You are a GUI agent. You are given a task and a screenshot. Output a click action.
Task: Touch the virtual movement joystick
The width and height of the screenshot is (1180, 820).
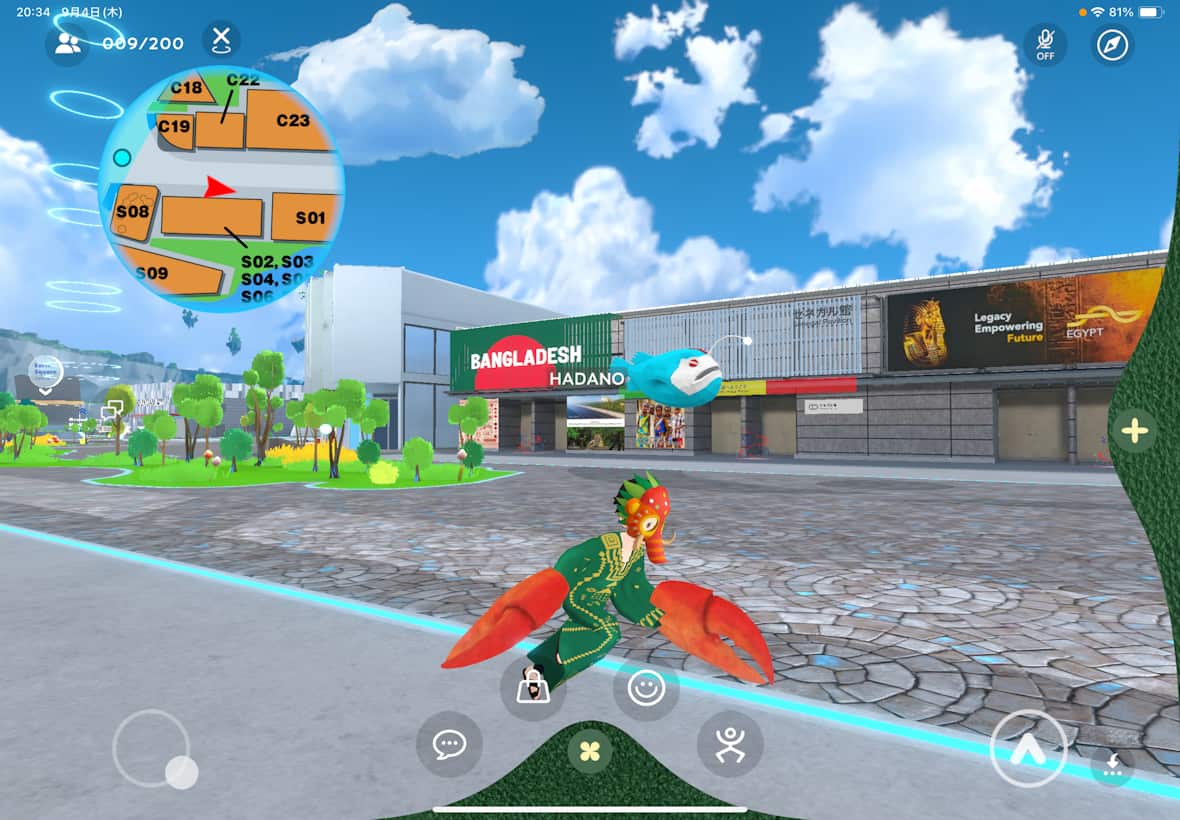pos(151,748)
